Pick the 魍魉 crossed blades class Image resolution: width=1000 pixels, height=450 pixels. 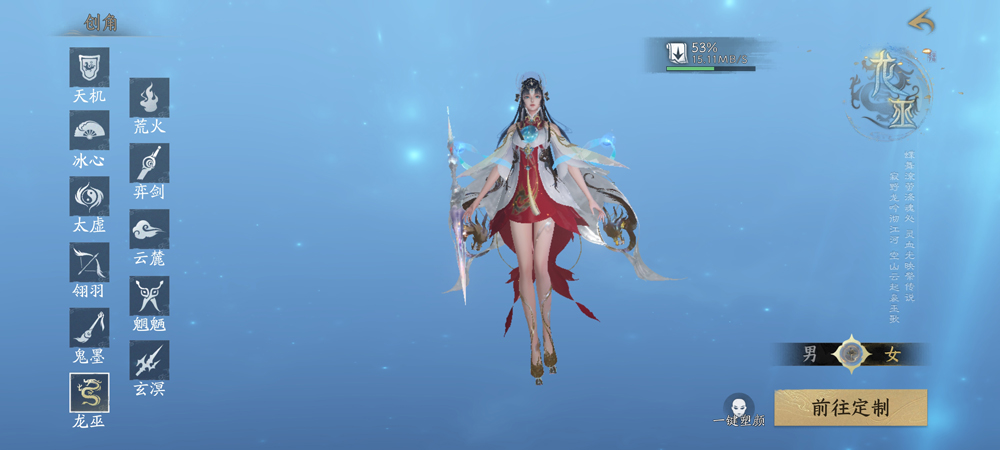[149, 295]
